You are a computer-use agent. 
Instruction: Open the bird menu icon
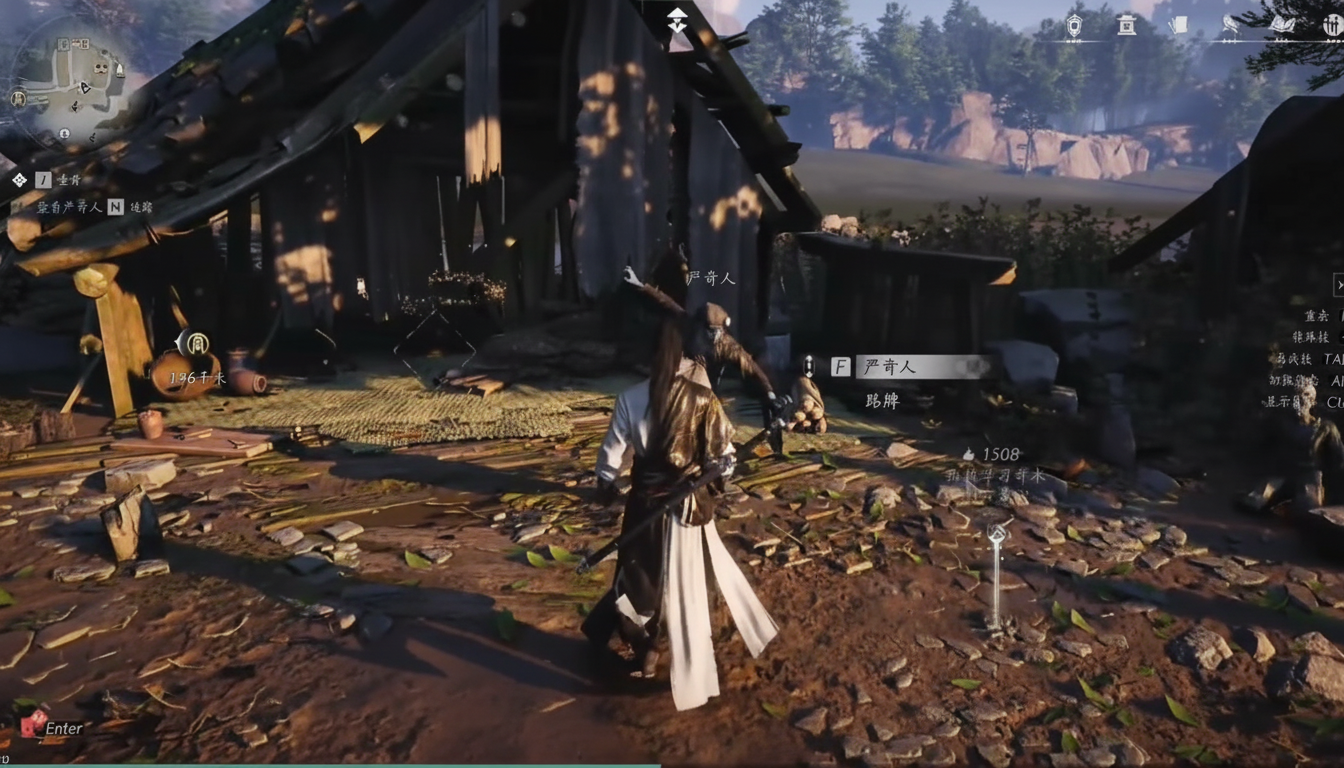(x=1230, y=26)
